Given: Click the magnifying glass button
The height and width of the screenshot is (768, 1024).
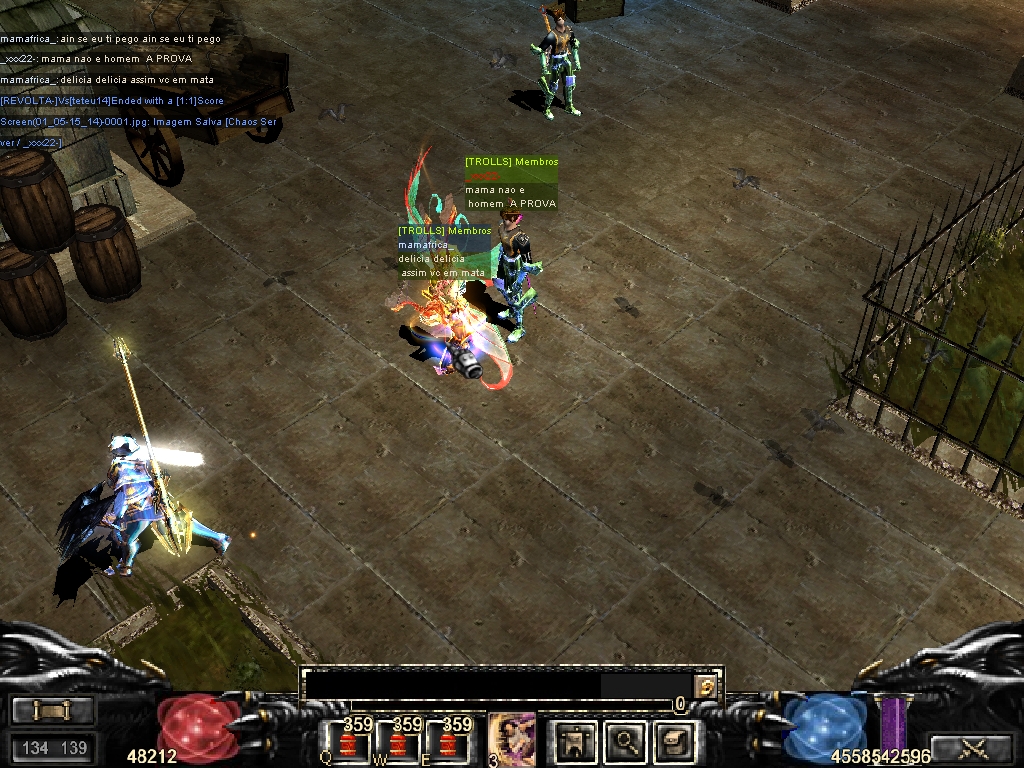Looking at the screenshot, I should pos(626,741).
